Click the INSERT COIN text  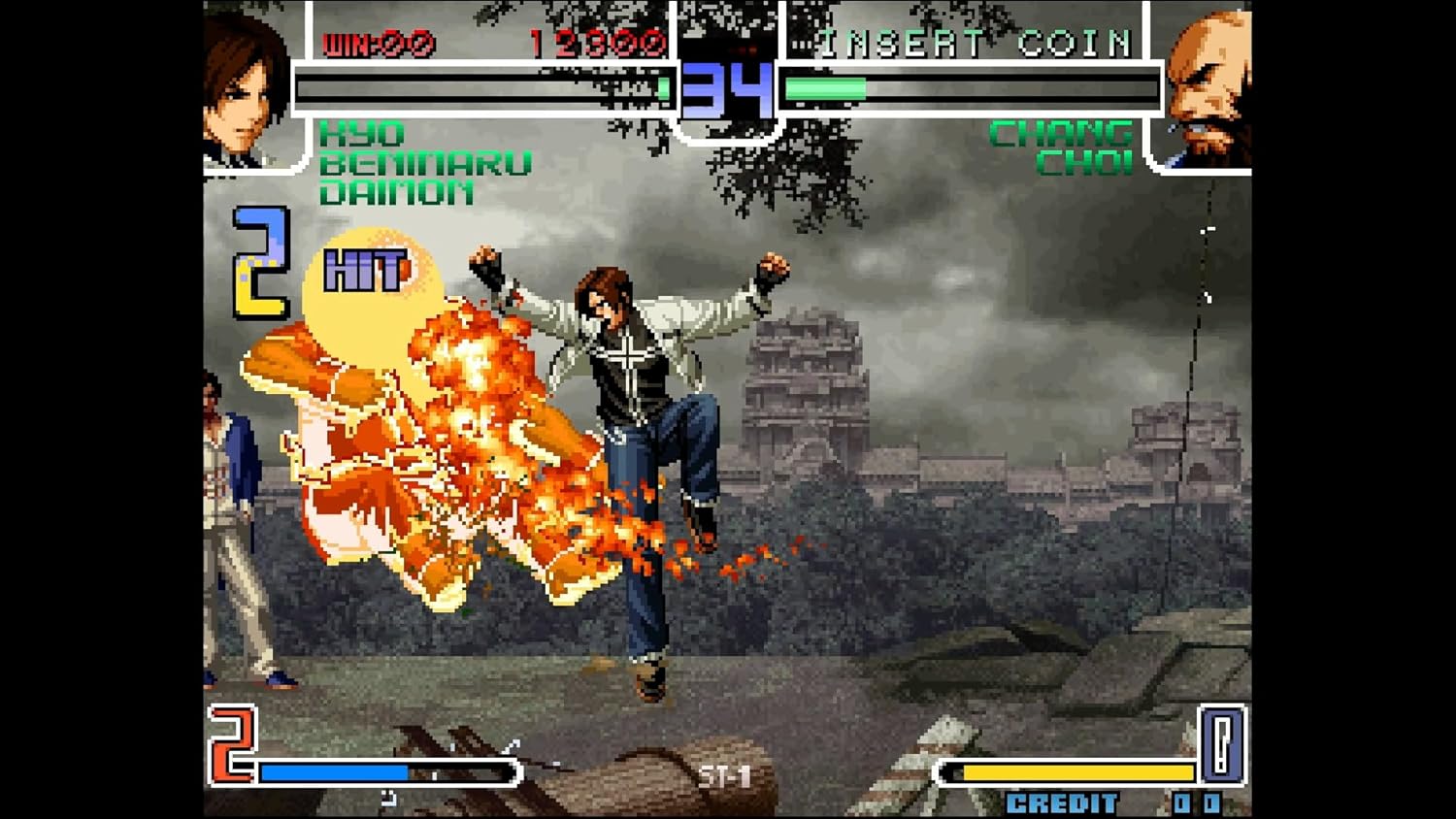(971, 41)
